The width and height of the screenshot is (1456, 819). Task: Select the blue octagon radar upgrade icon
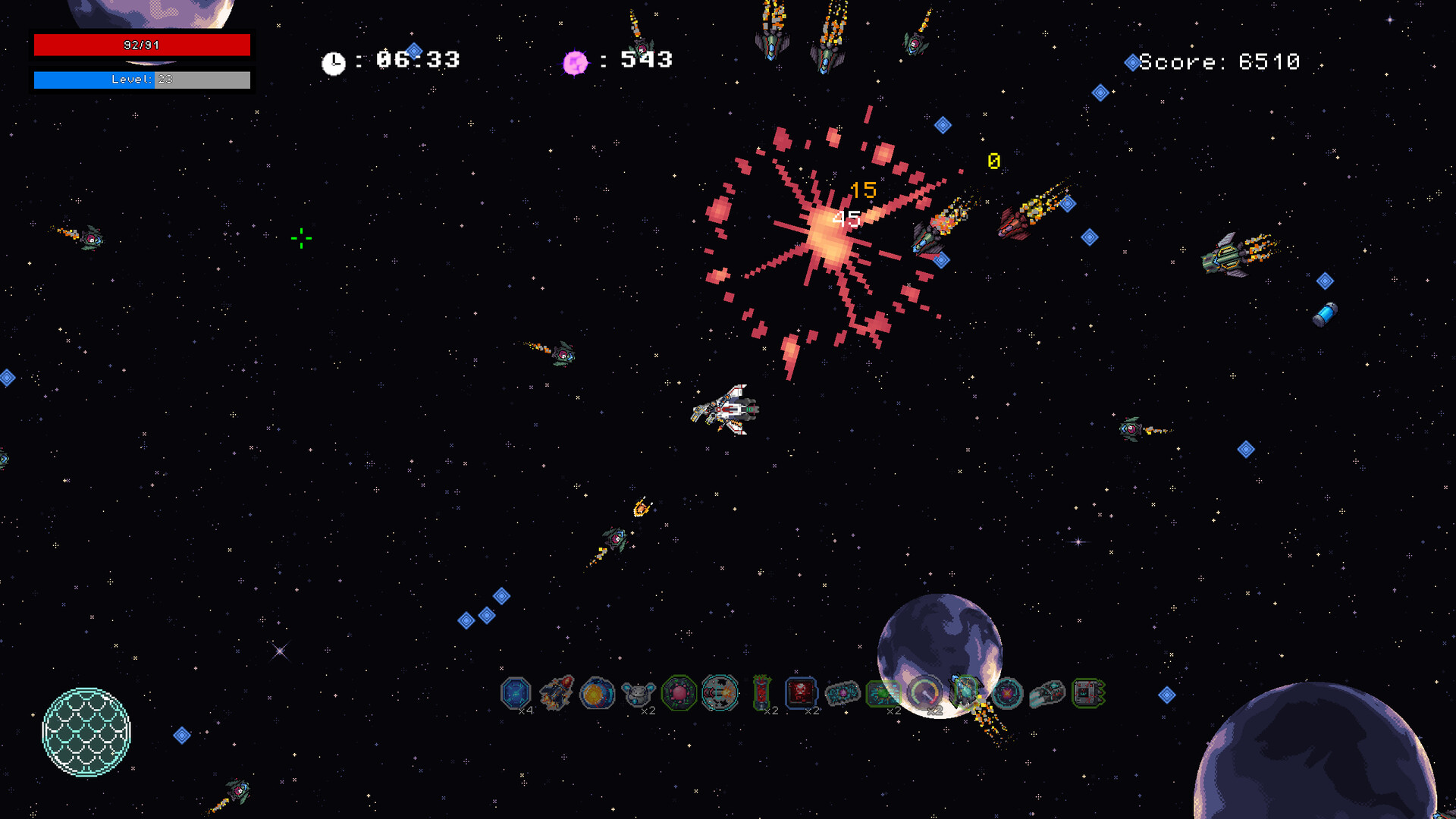pos(516,693)
